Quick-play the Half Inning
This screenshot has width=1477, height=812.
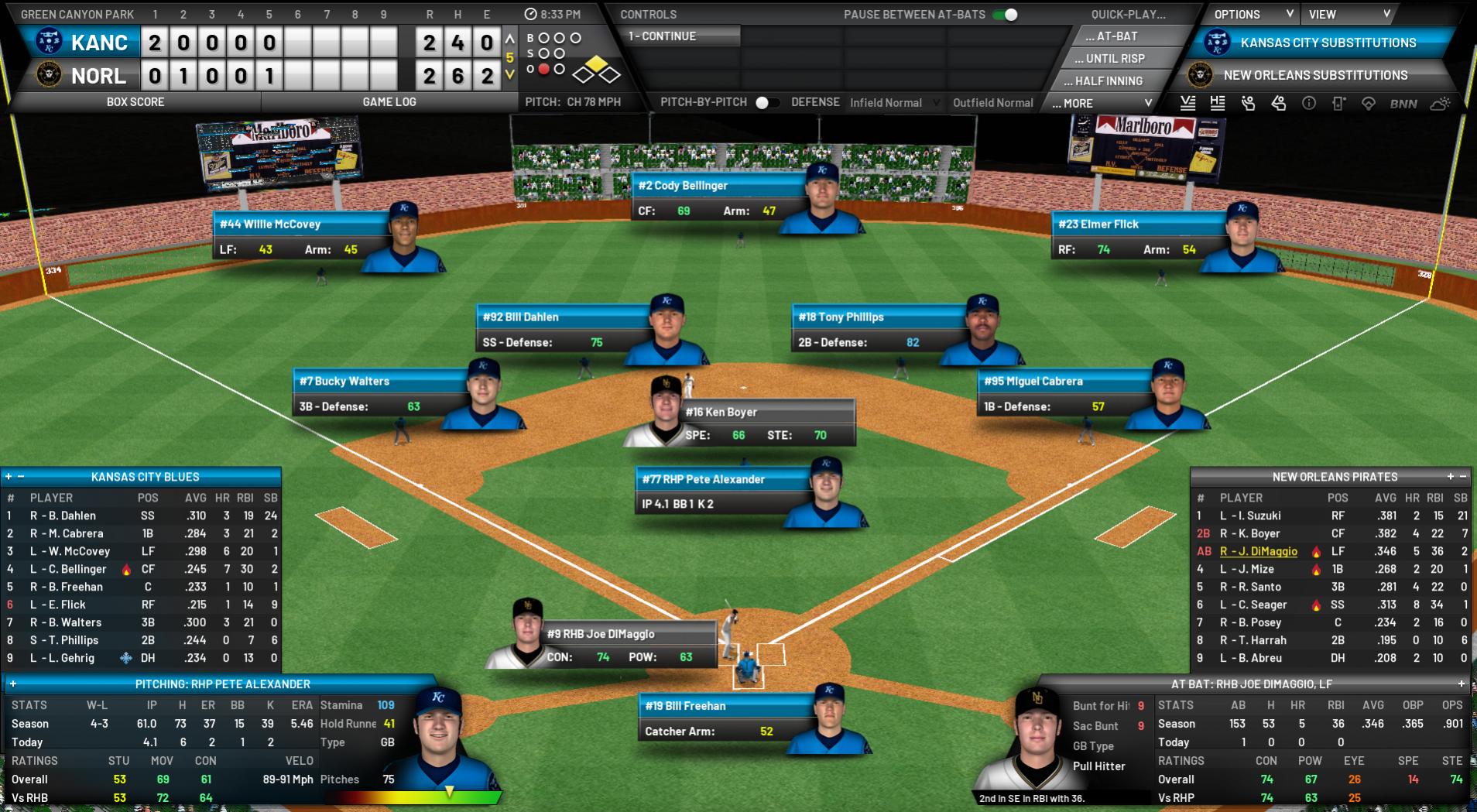[1109, 81]
